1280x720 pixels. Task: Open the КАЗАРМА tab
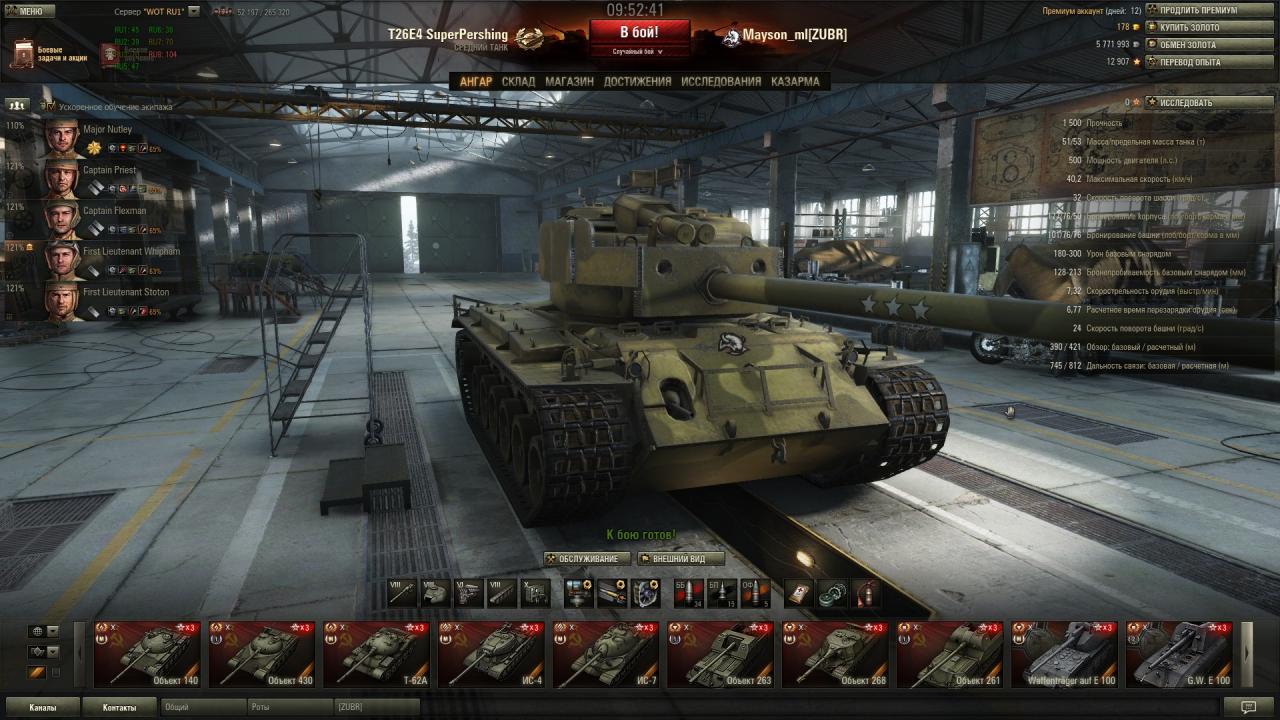point(795,82)
